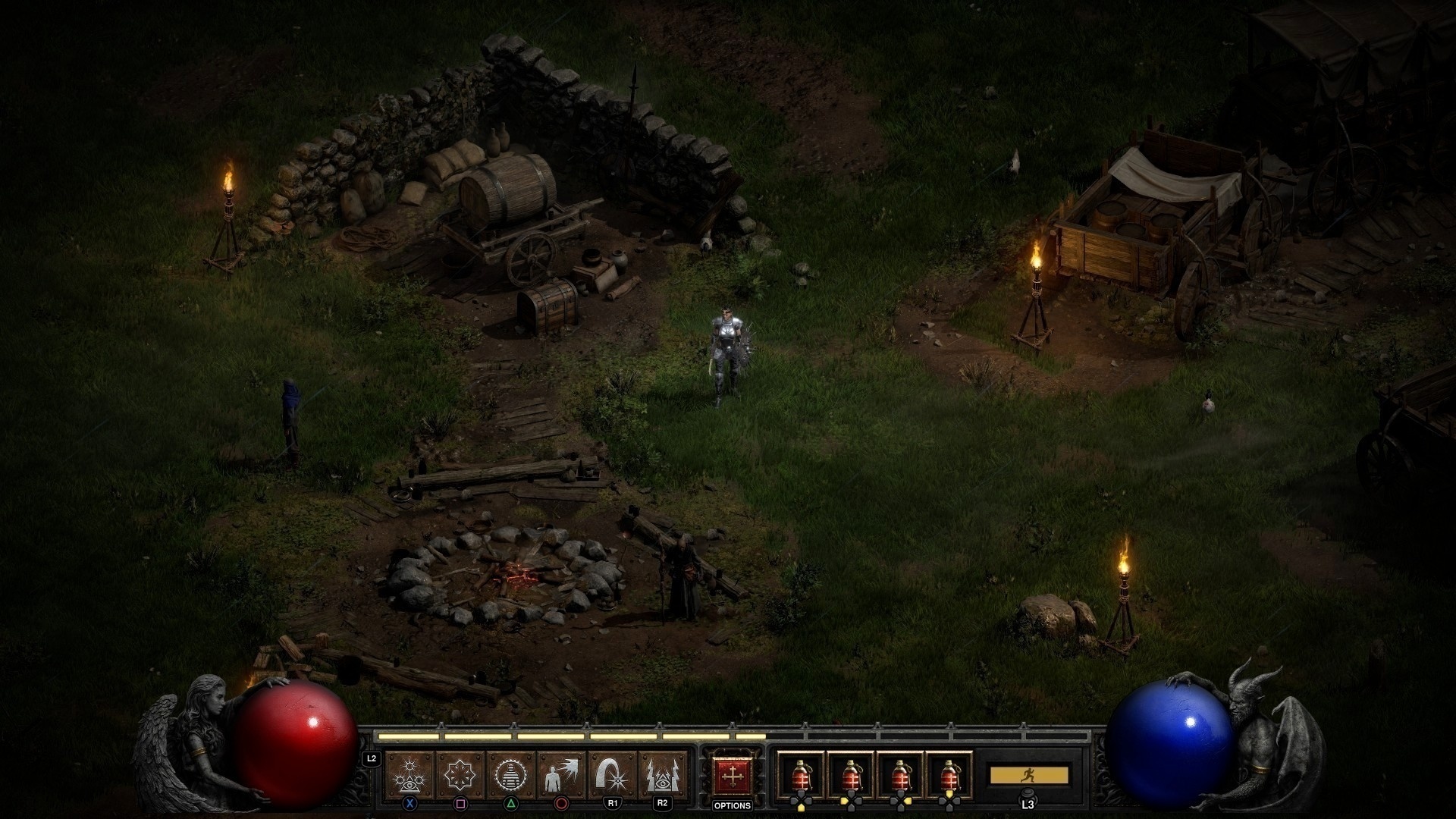Use the striped figure in spiked circle skill
The height and width of the screenshot is (819, 1456).
coord(510,775)
